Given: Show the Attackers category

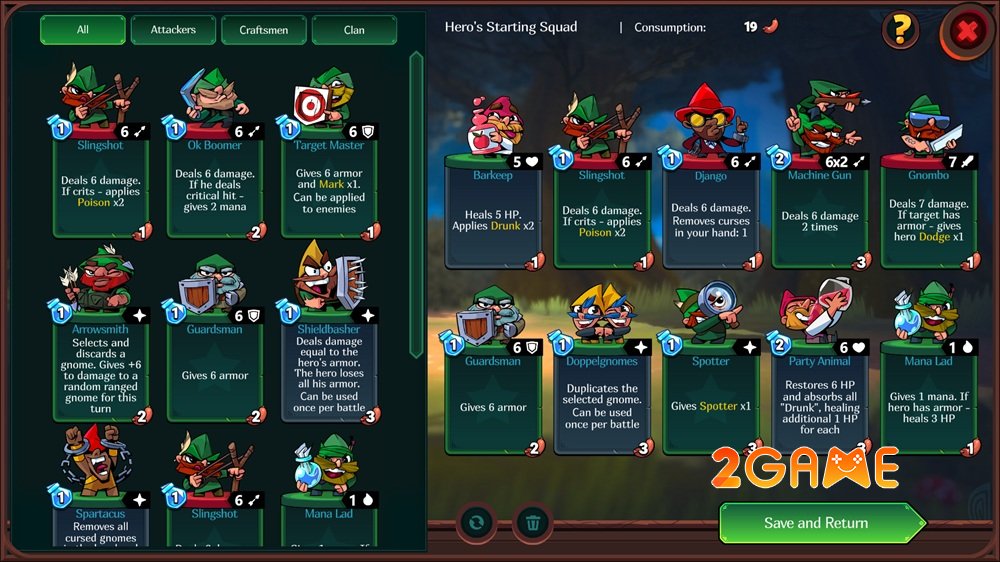Looking at the screenshot, I should (173, 30).
